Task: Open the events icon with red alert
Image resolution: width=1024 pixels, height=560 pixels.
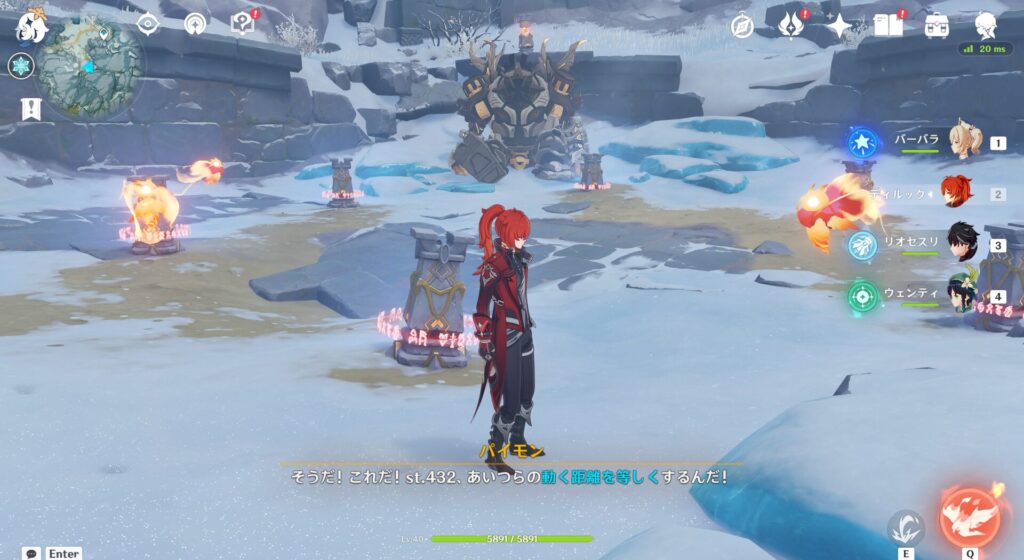Action: (792, 25)
